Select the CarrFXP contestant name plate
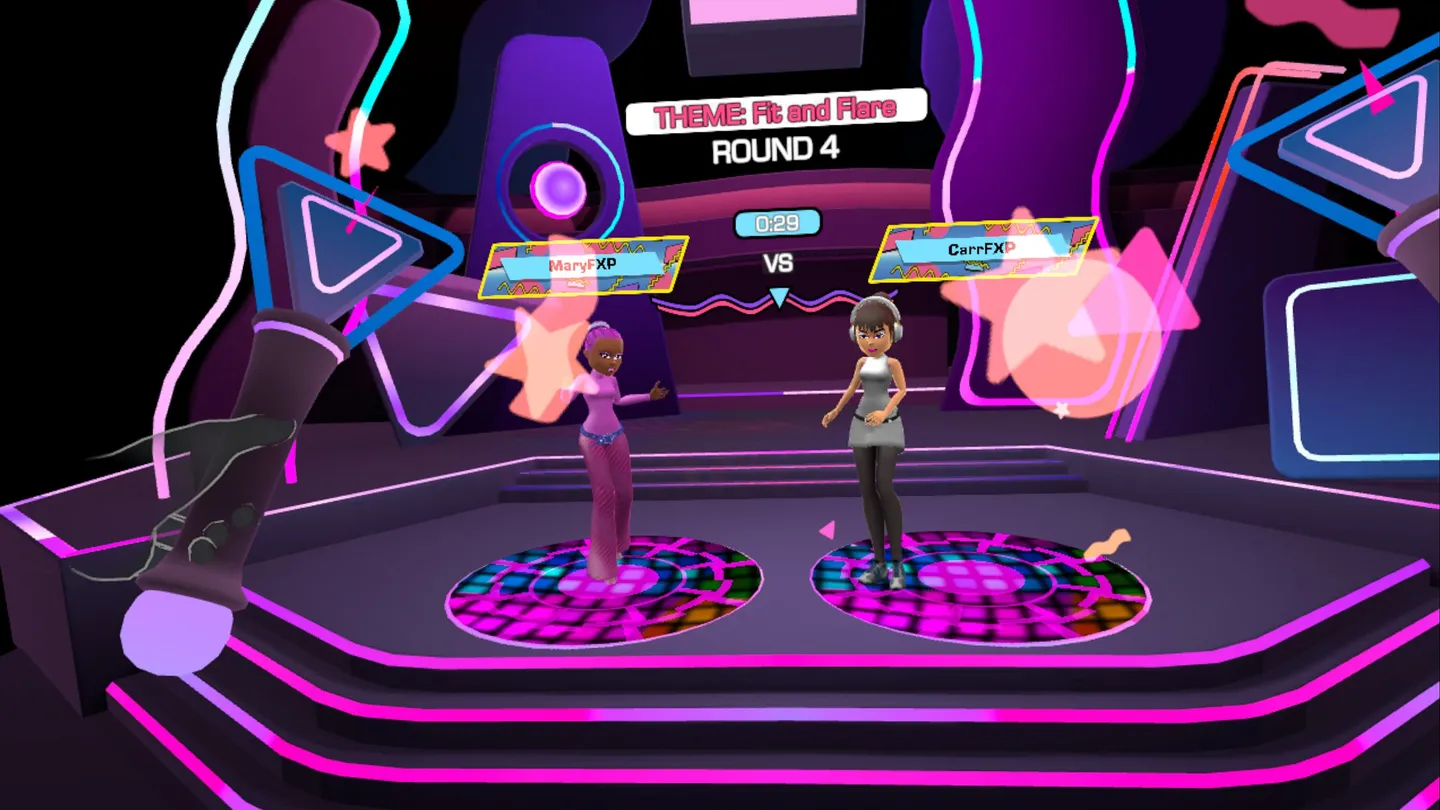 (981, 249)
